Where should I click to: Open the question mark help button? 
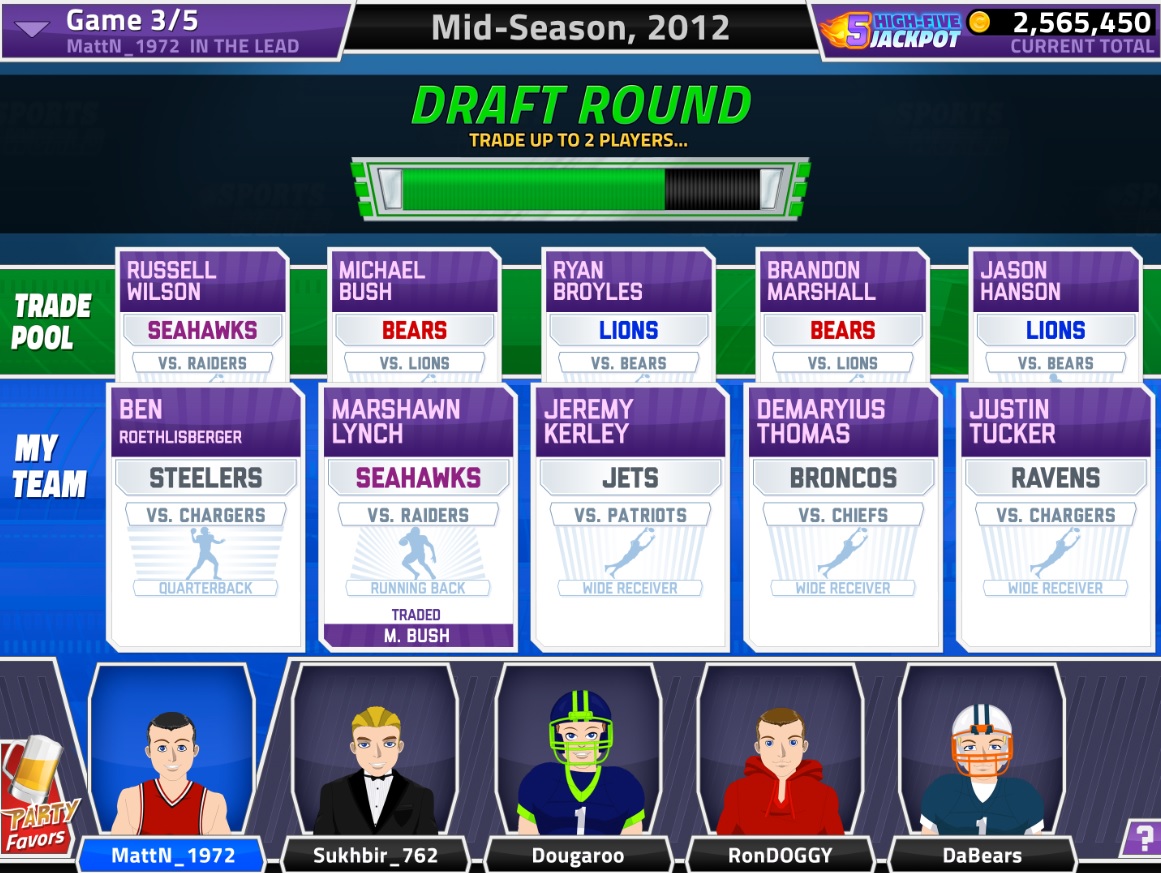click(x=1139, y=836)
